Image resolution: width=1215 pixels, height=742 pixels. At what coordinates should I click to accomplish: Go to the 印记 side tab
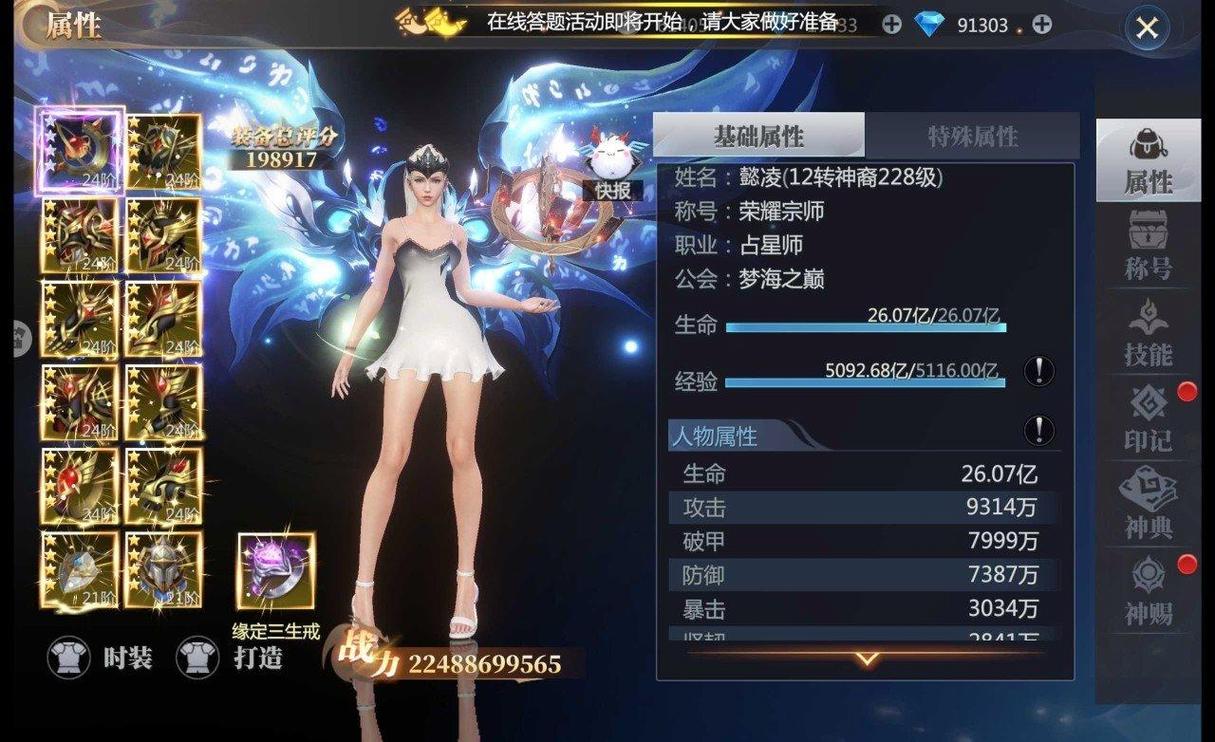coord(1147,418)
